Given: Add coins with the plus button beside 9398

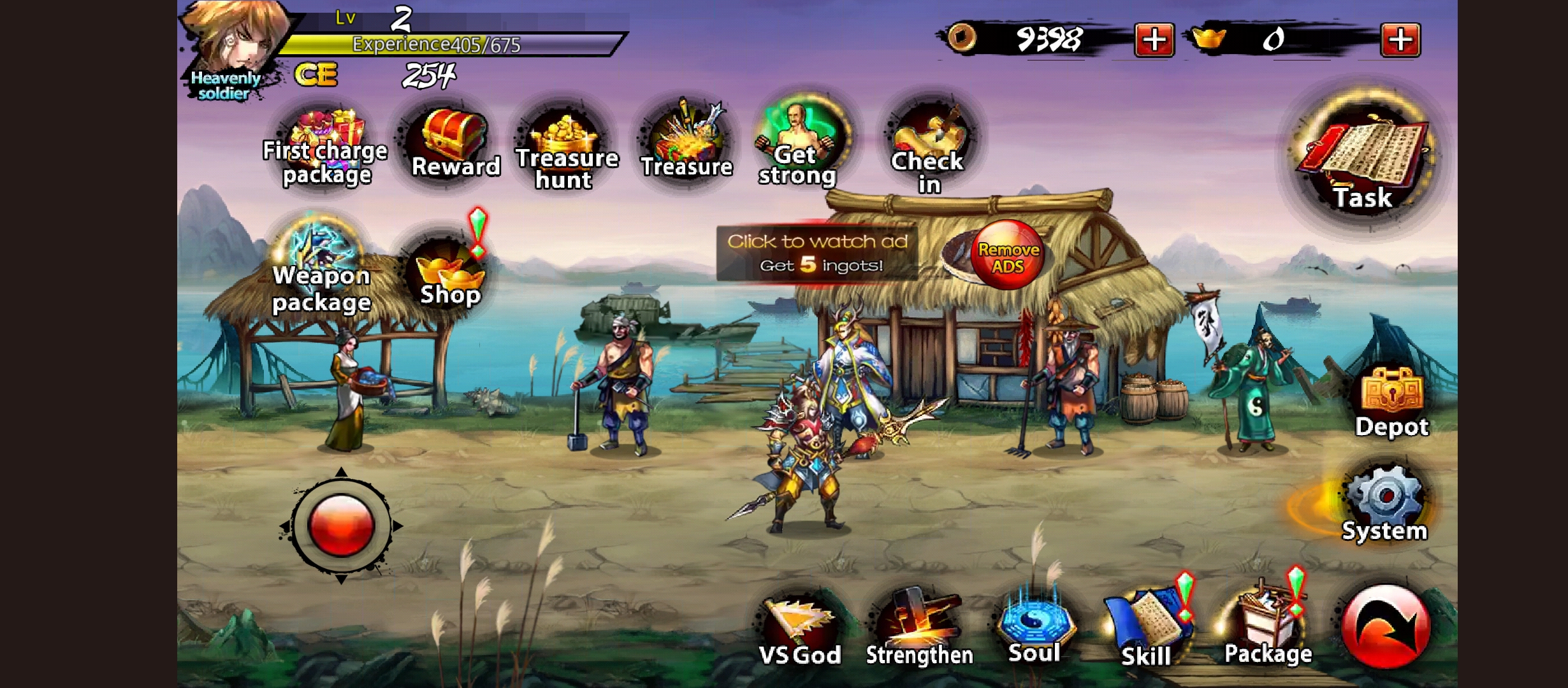Looking at the screenshot, I should [x=1154, y=40].
